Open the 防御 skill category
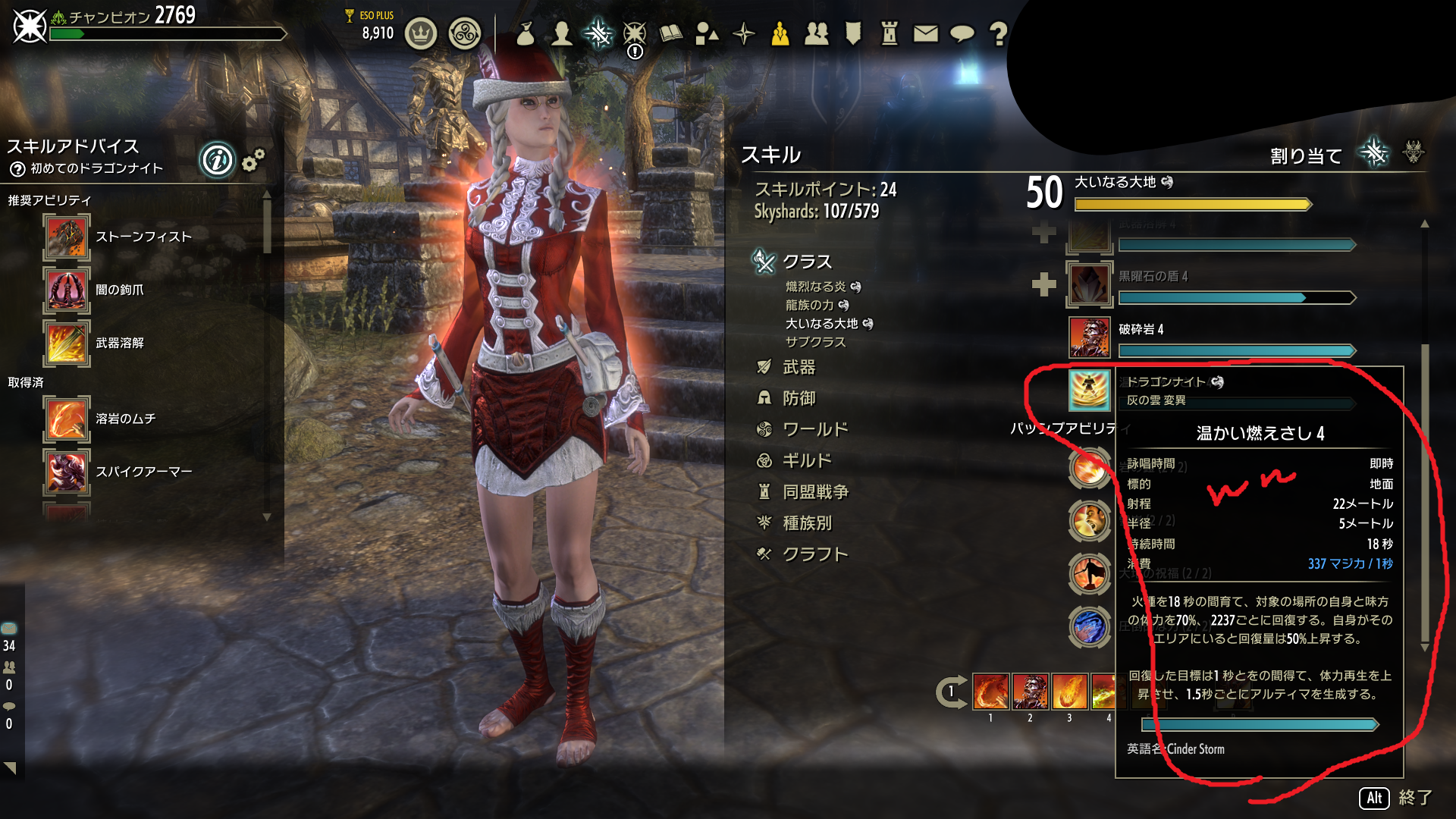Viewport: 1456px width, 819px height. point(799,399)
